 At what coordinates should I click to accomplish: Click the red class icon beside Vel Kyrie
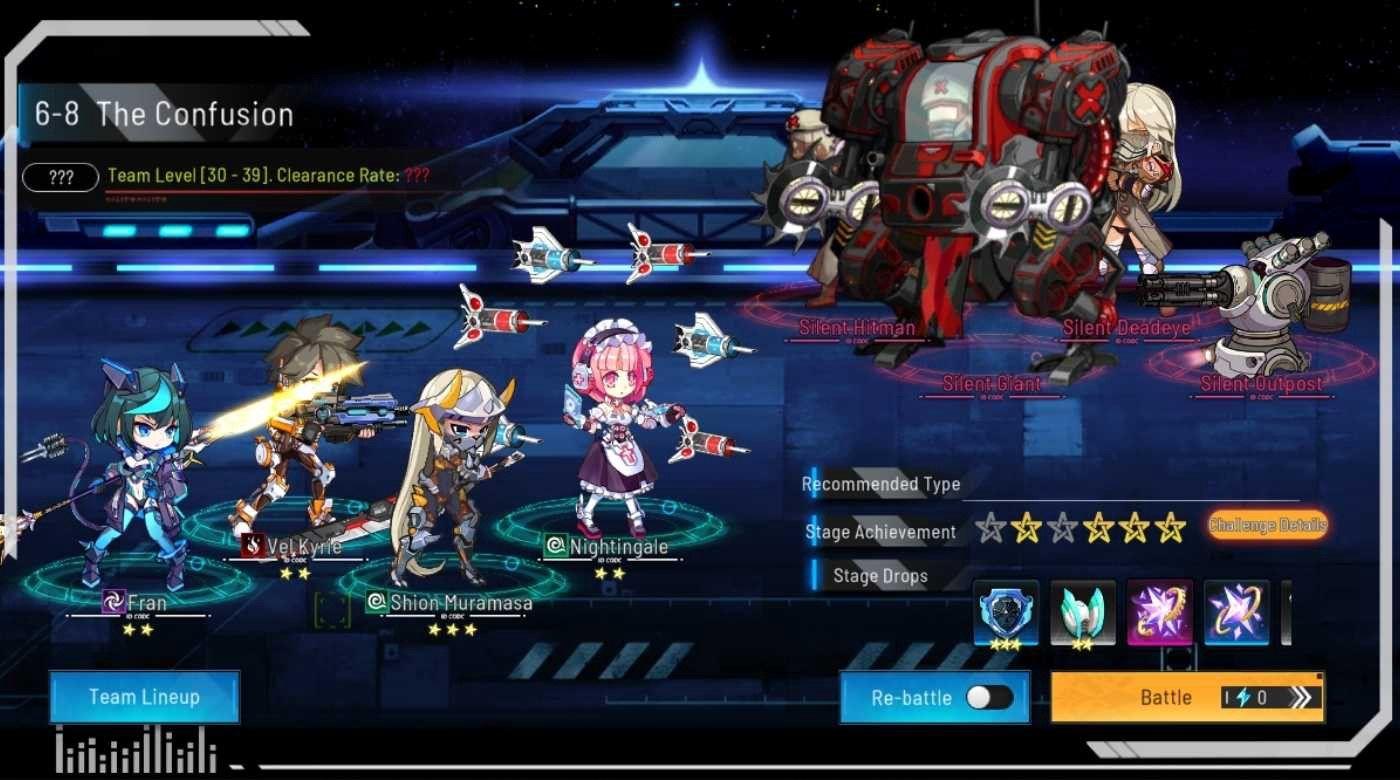(x=252, y=545)
